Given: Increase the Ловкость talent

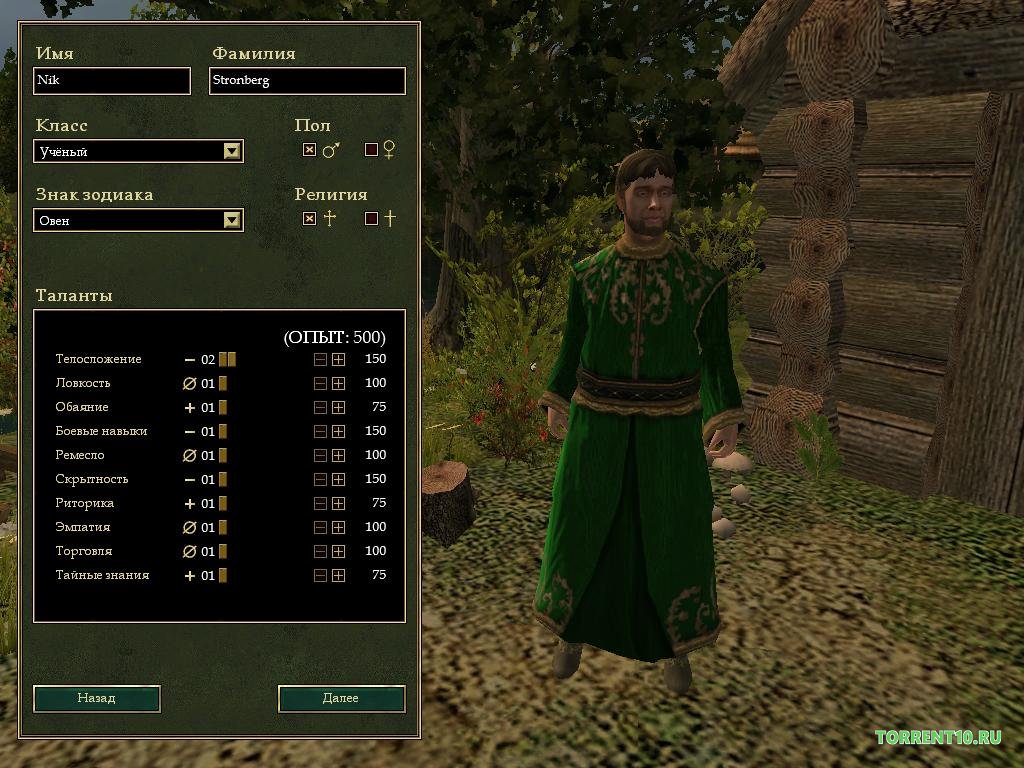Looking at the screenshot, I should click(339, 383).
